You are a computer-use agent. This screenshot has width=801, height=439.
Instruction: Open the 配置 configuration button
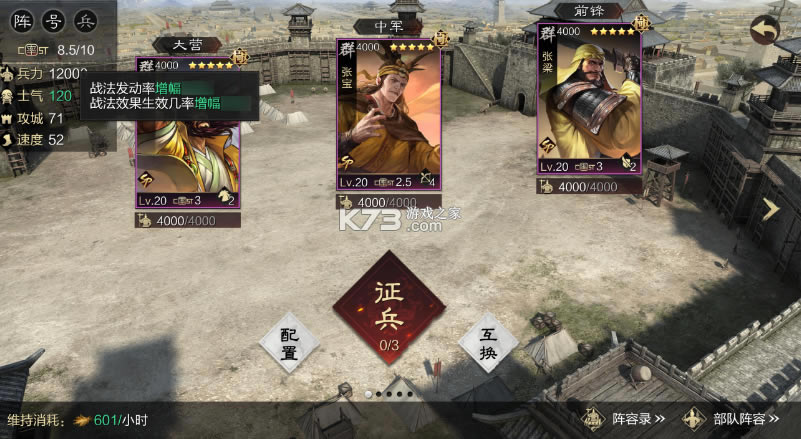click(289, 343)
